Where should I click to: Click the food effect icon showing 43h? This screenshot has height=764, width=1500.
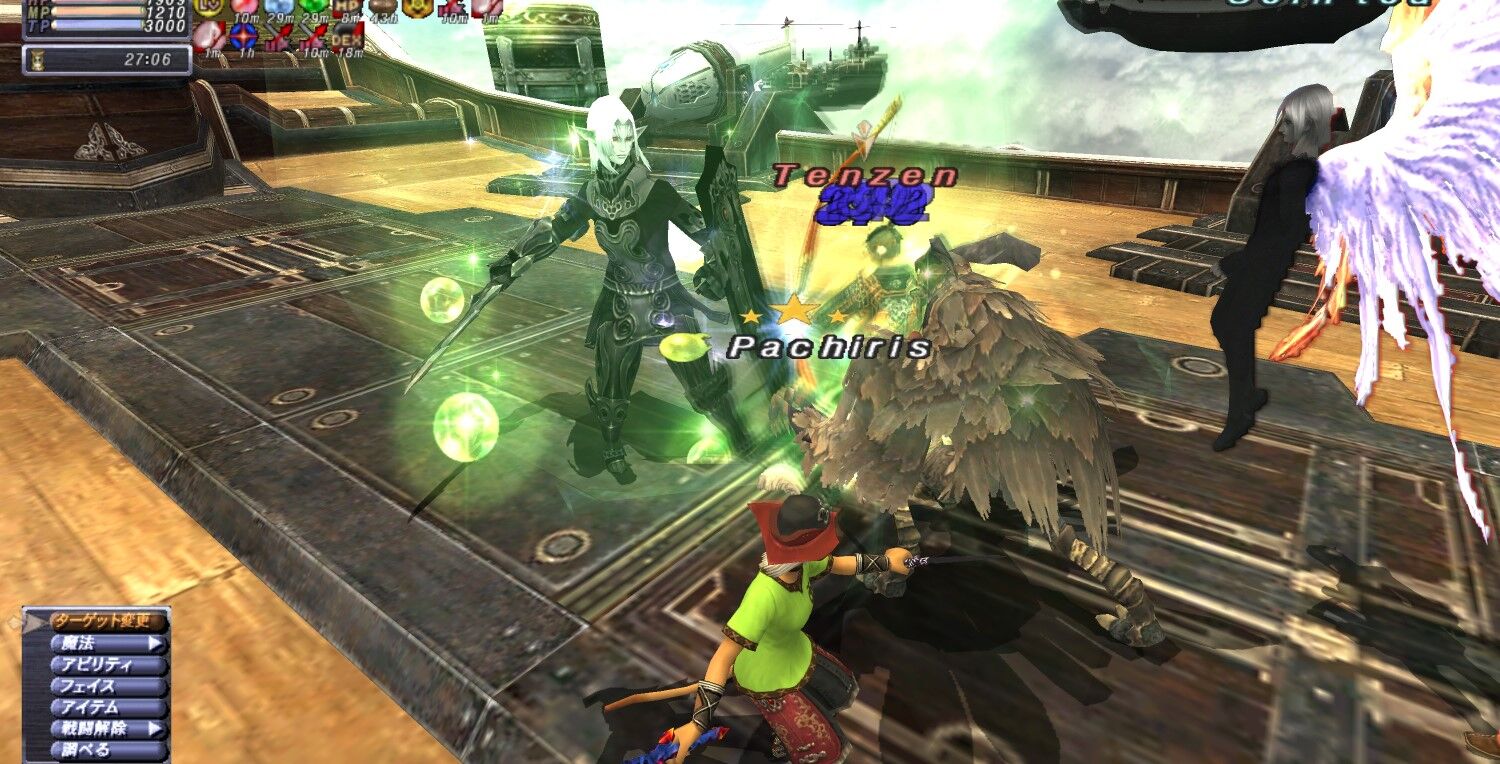pos(384,8)
